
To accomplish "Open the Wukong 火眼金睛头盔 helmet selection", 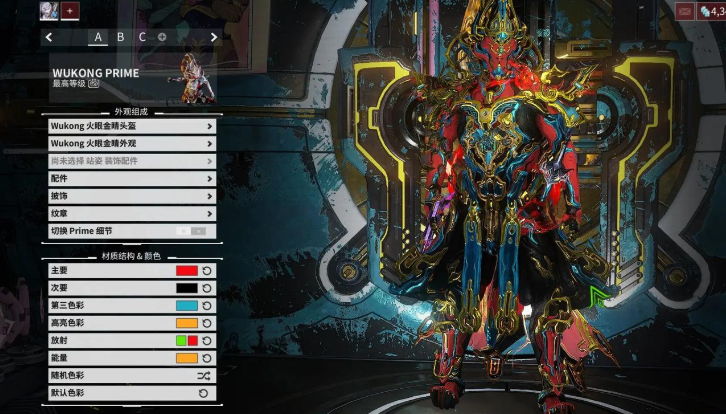I will [131, 127].
